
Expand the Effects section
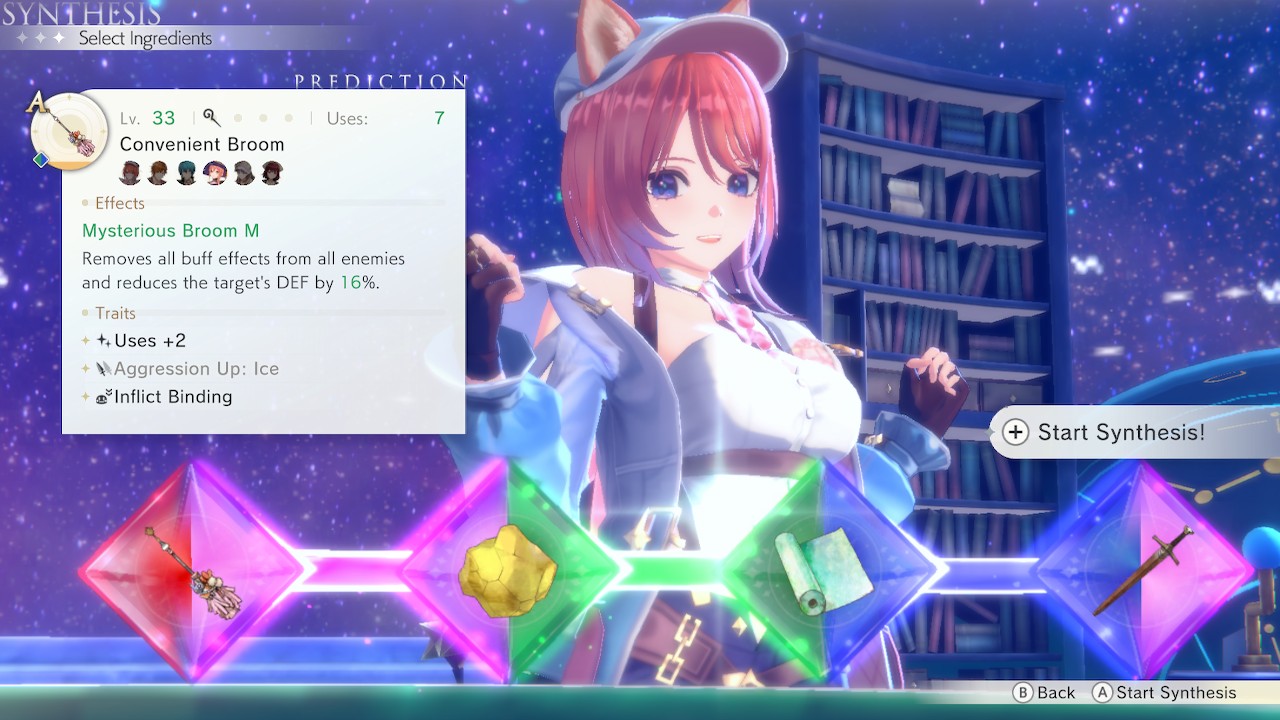pyautogui.click(x=118, y=203)
